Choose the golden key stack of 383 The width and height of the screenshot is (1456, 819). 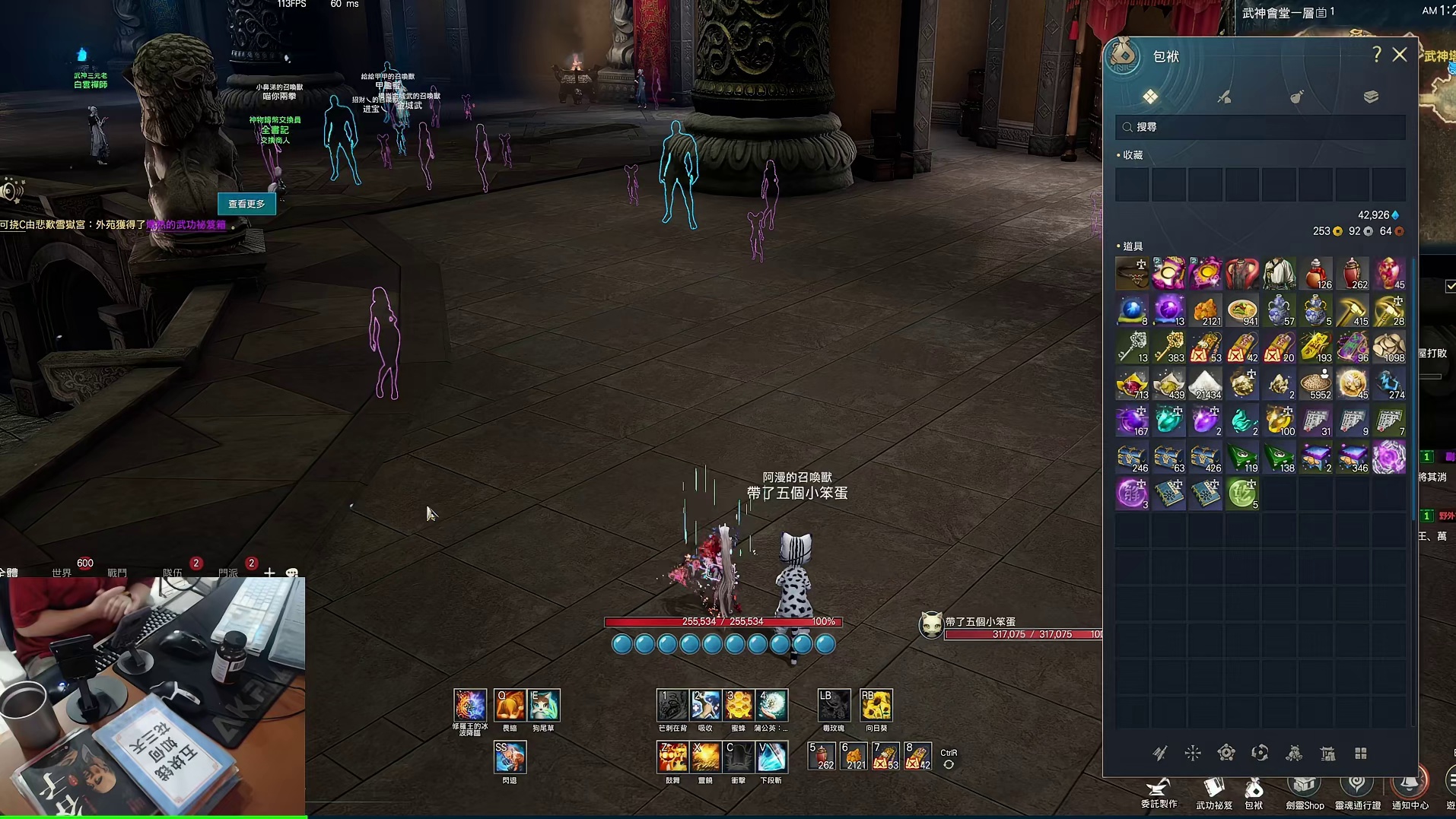pos(1169,347)
